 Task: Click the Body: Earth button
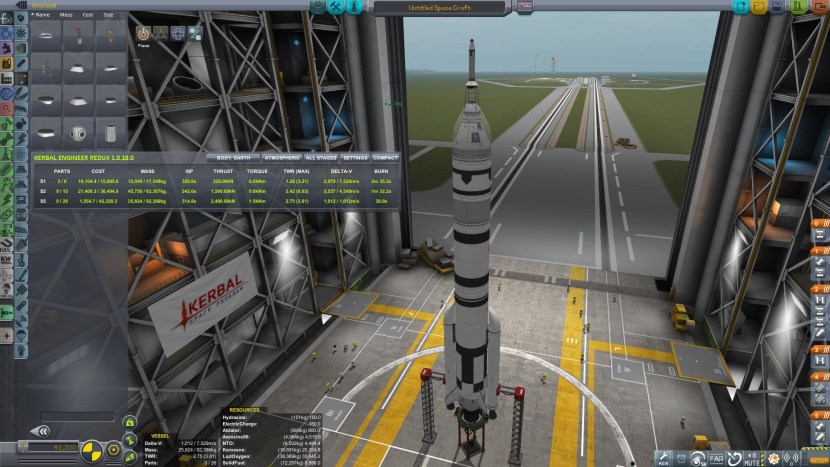point(233,158)
